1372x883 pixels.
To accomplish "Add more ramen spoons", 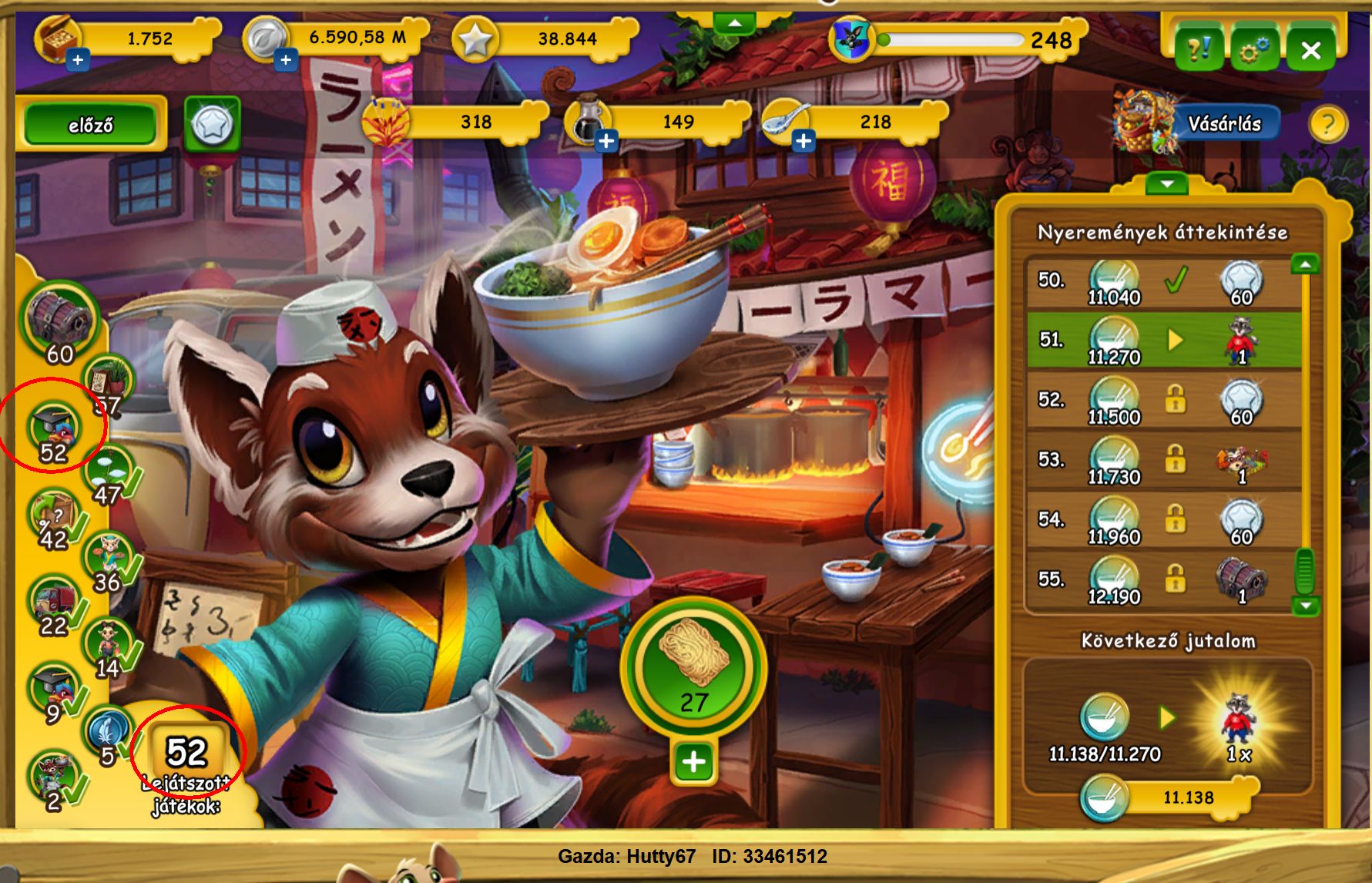I will pyautogui.click(x=803, y=141).
